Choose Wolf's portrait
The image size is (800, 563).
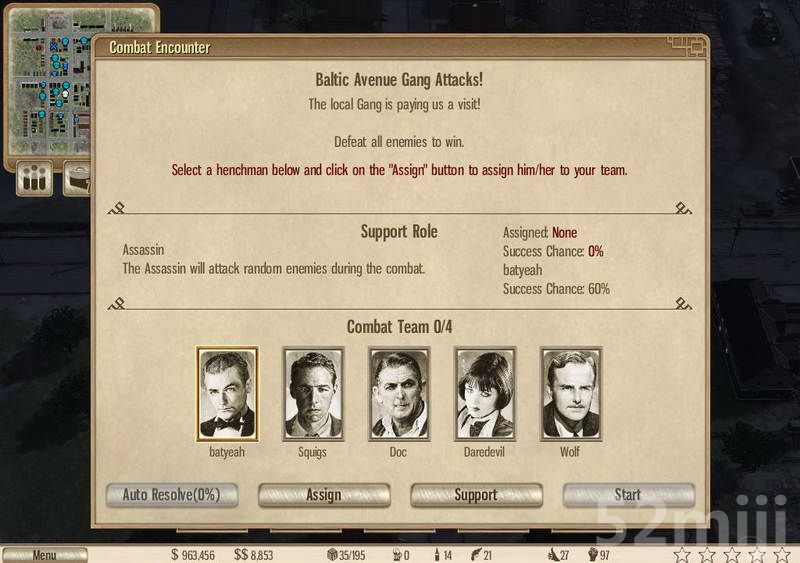(571, 394)
